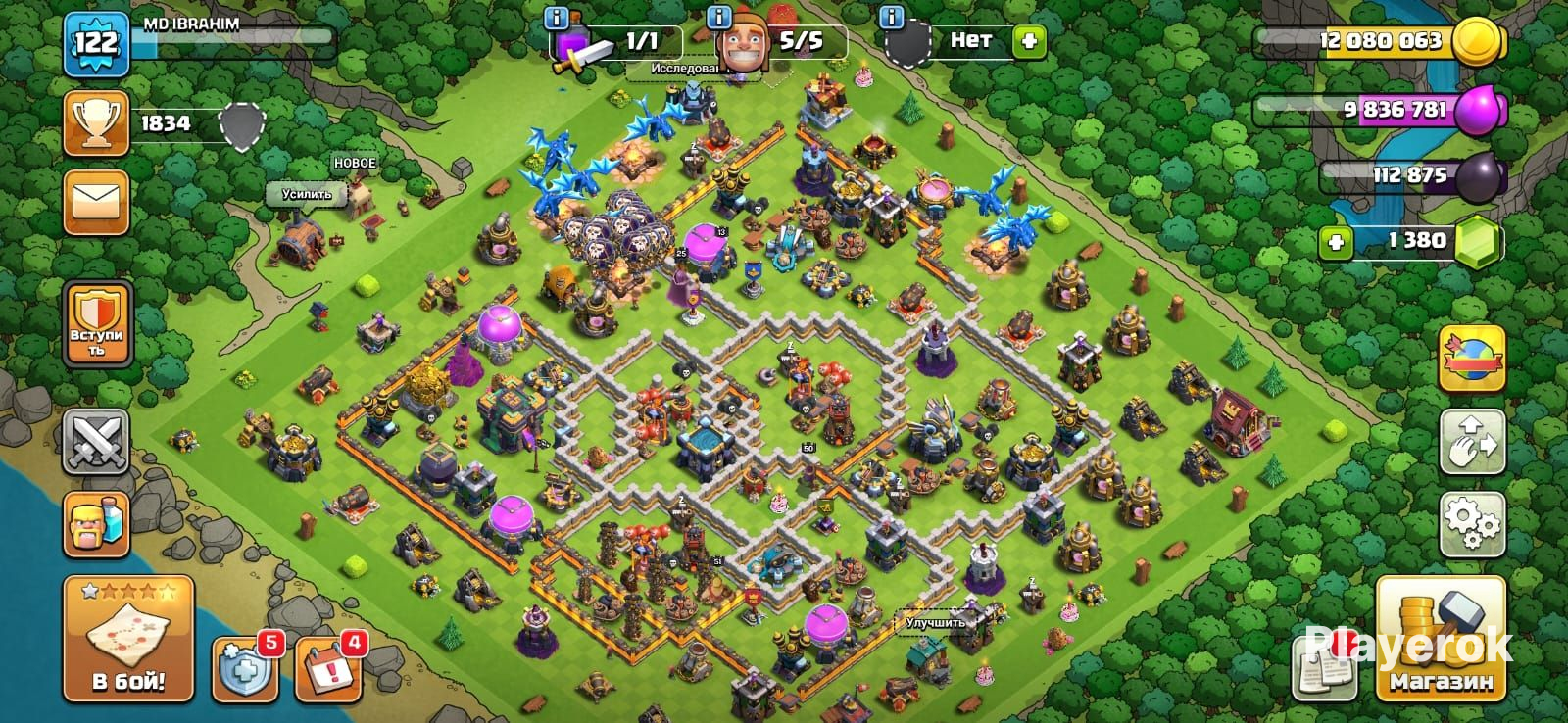View the trophy league icon
1568x723 pixels.
pyautogui.click(x=96, y=123)
